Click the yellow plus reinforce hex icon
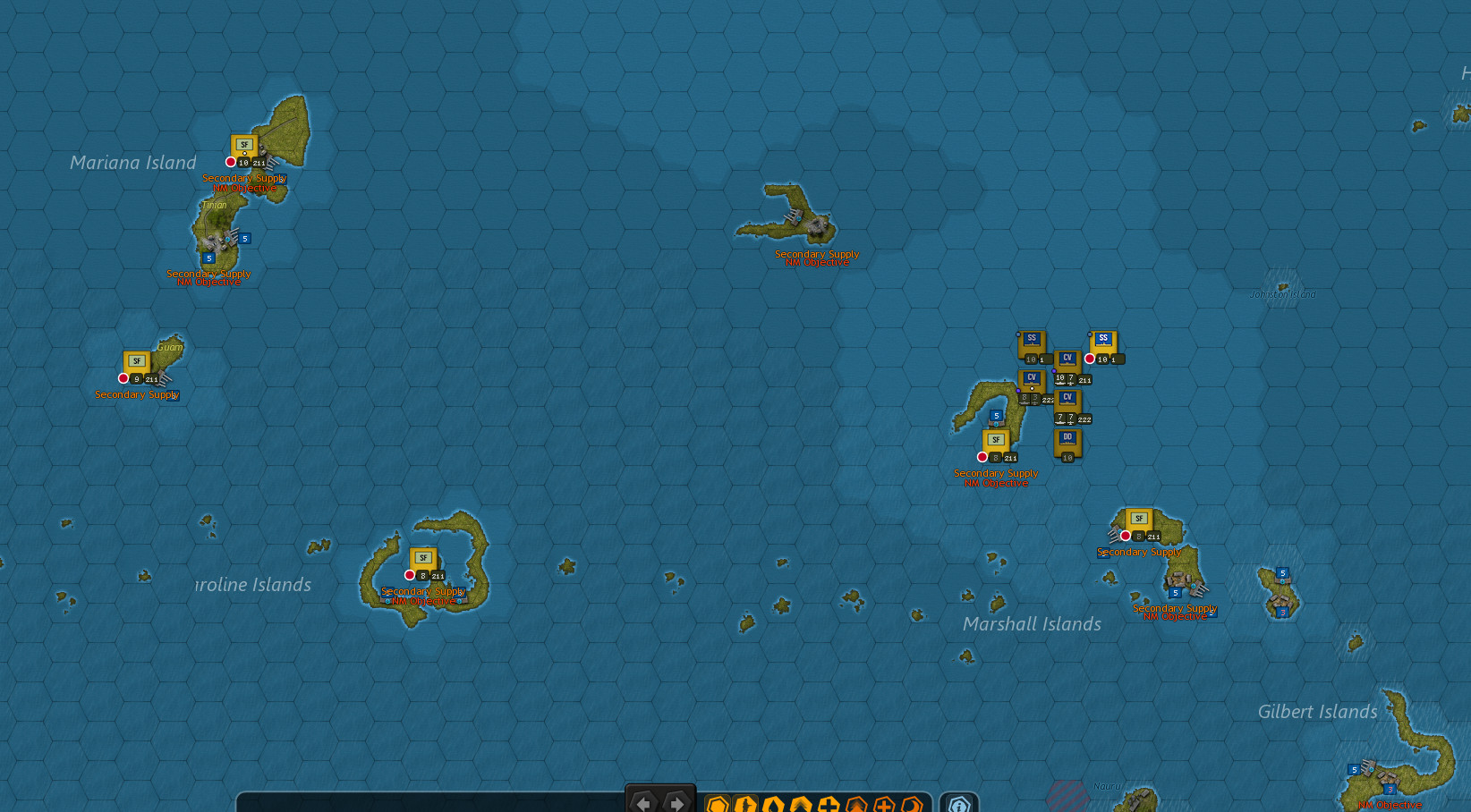The height and width of the screenshot is (812, 1471). [830, 804]
